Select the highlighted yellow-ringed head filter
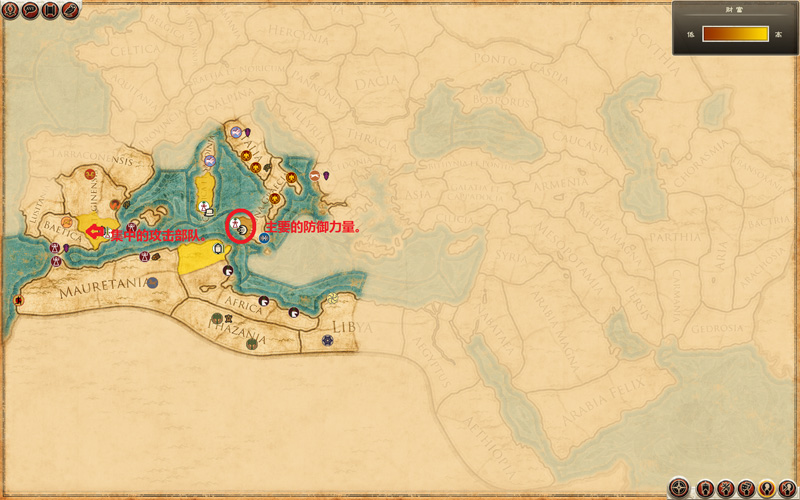This screenshot has width=800, height=500. (767, 488)
